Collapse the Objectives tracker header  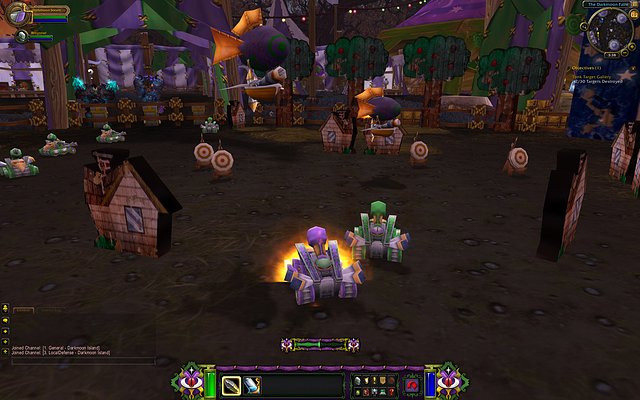tap(634, 67)
